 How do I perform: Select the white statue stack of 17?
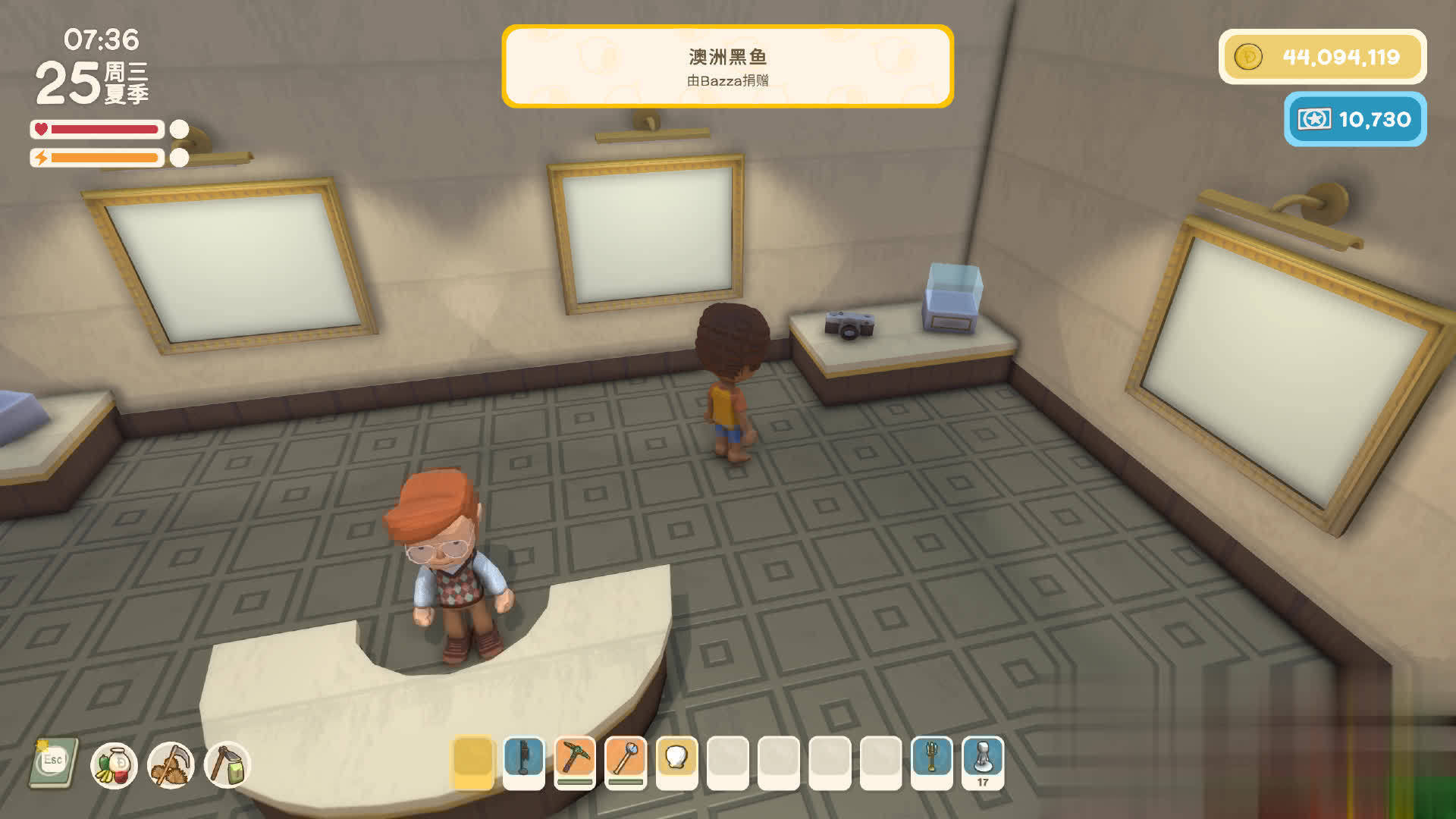click(x=983, y=761)
